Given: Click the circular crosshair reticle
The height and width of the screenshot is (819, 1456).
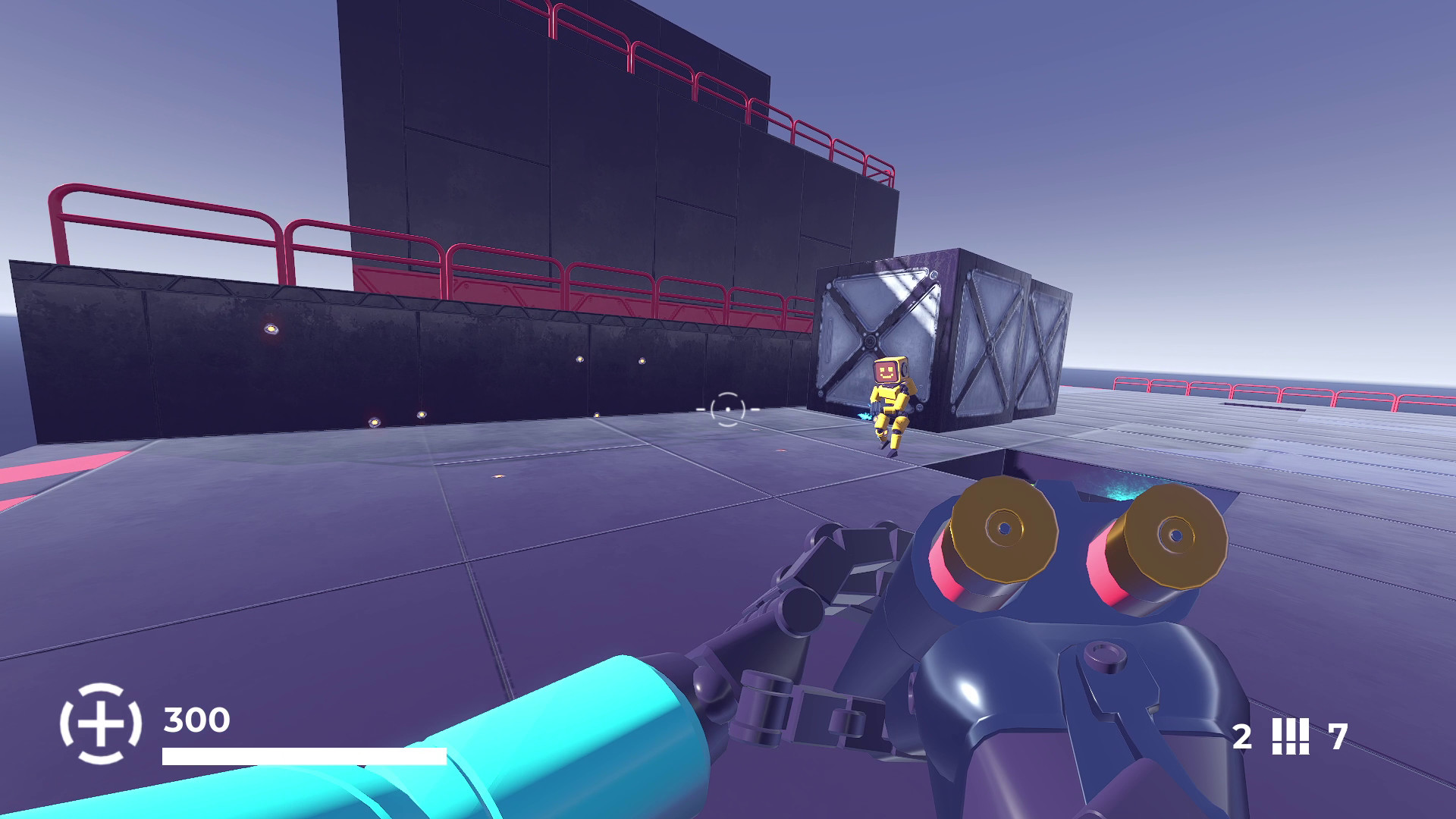Looking at the screenshot, I should click(x=728, y=409).
